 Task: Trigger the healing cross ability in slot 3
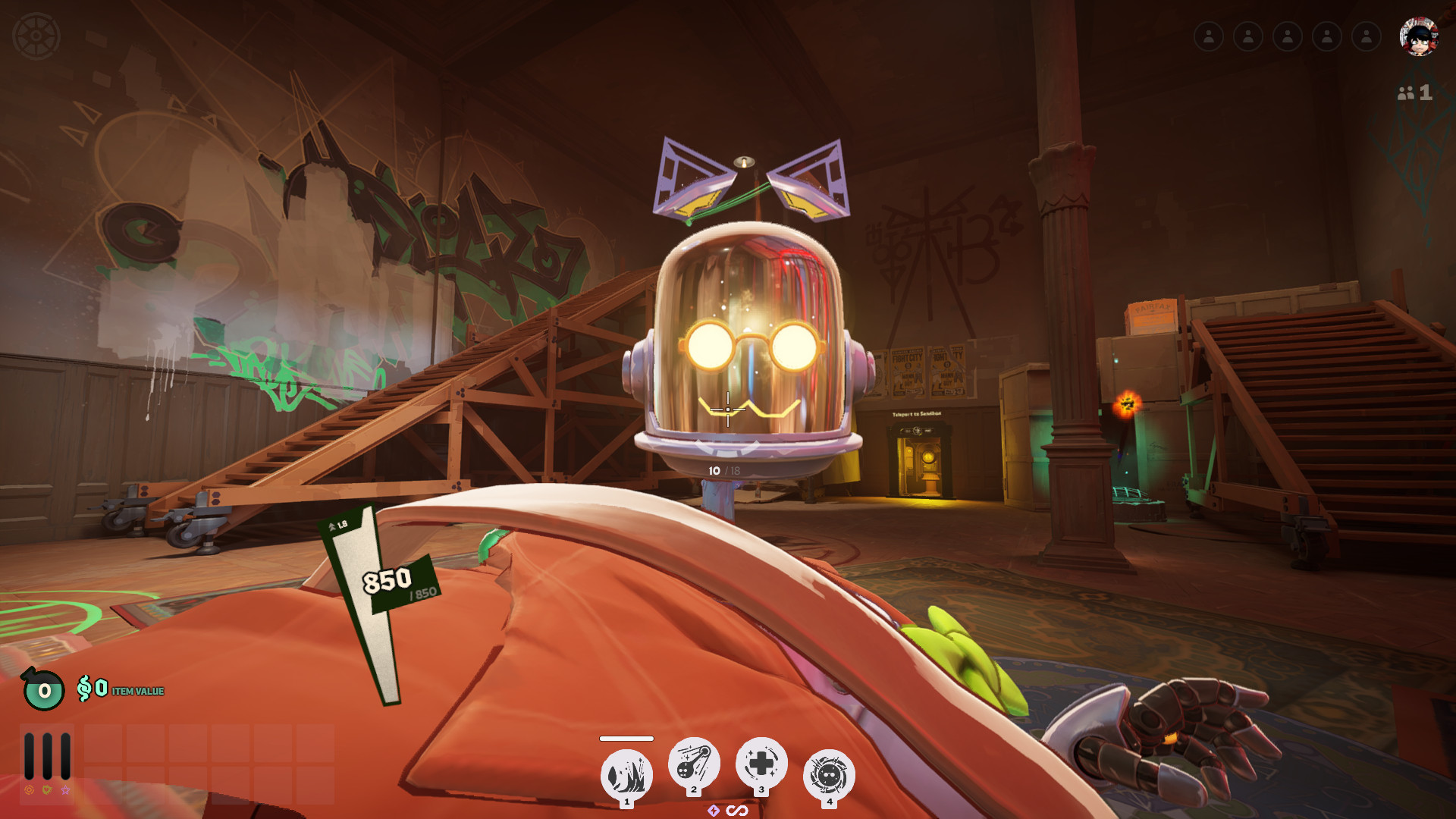tap(761, 763)
